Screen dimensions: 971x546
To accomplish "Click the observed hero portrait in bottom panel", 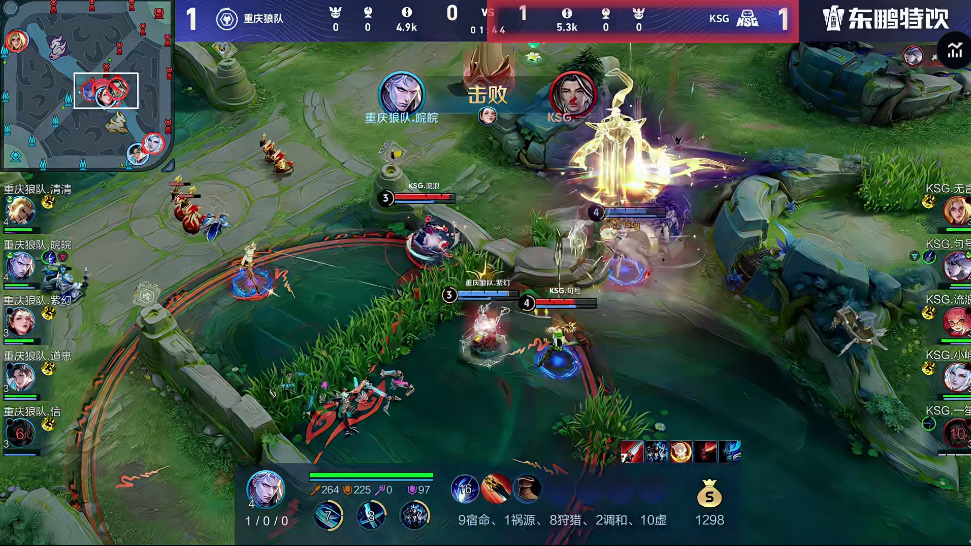I will (x=265, y=489).
